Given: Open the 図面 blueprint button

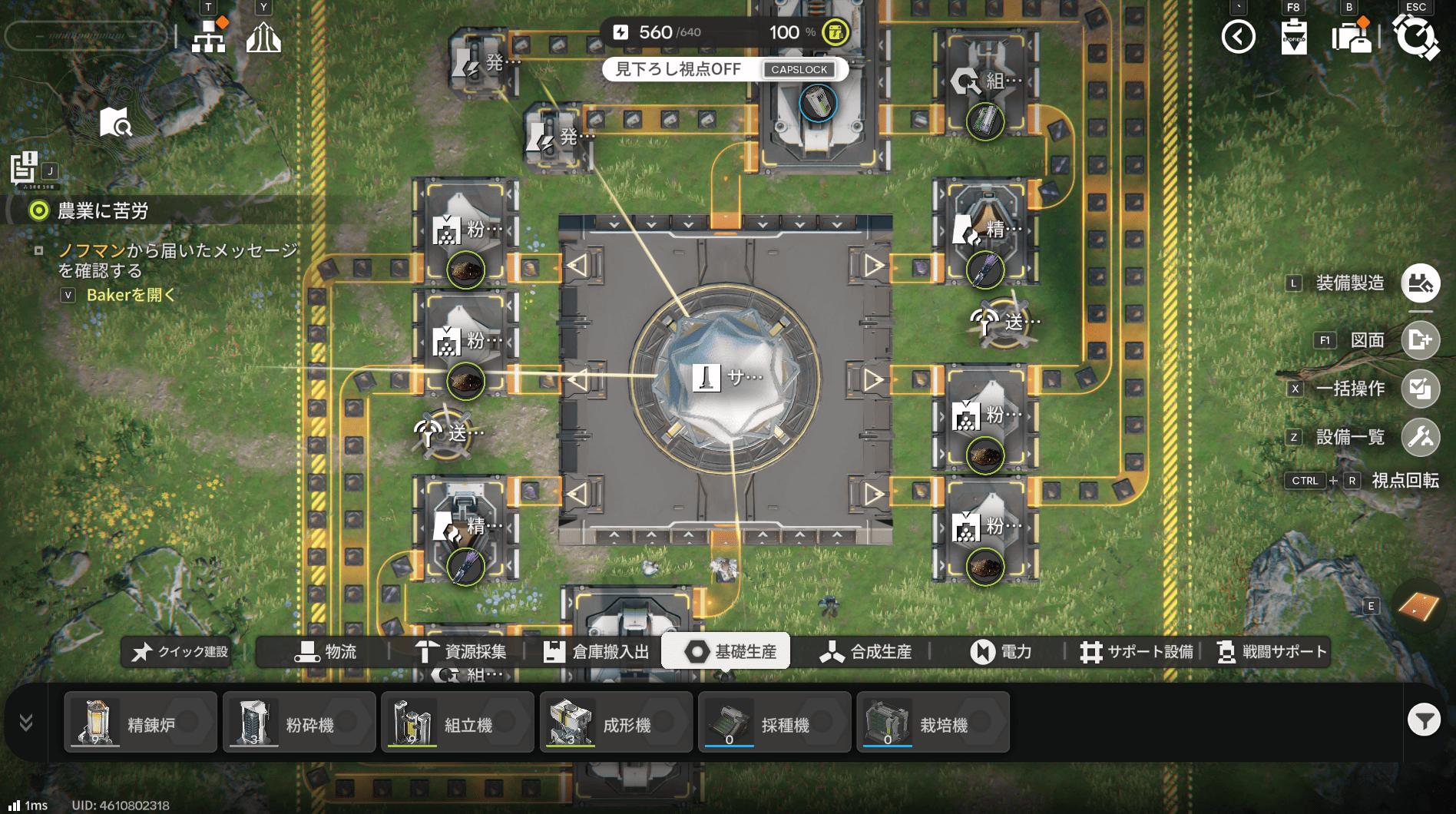Looking at the screenshot, I should coord(1420,340).
